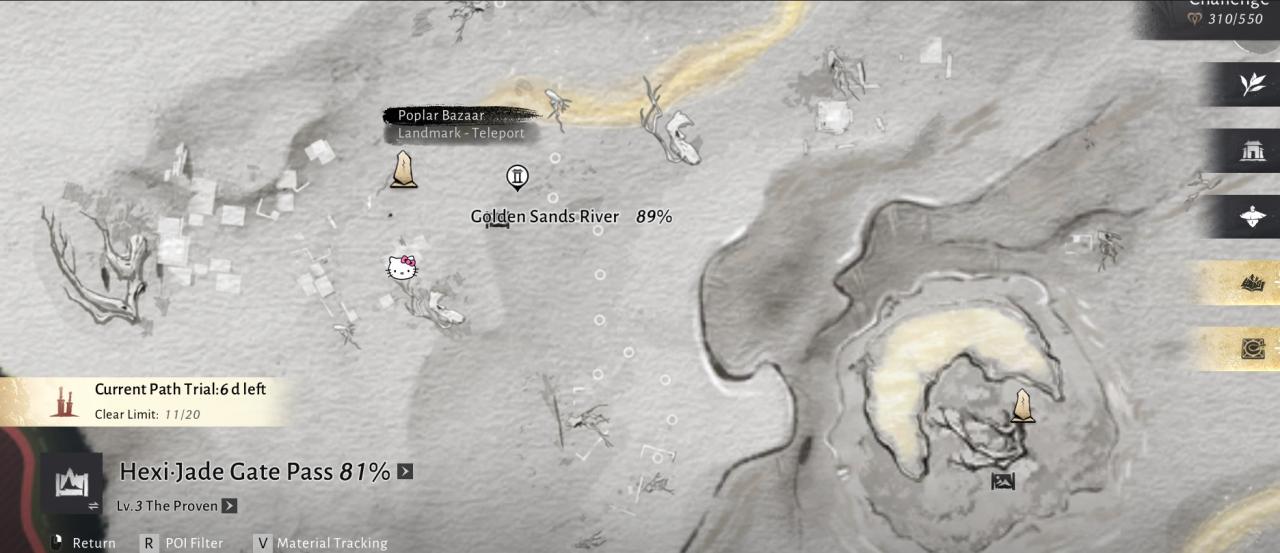1280x553 pixels.
Task: Click the region switch mountain icon
Action: (x=70, y=484)
